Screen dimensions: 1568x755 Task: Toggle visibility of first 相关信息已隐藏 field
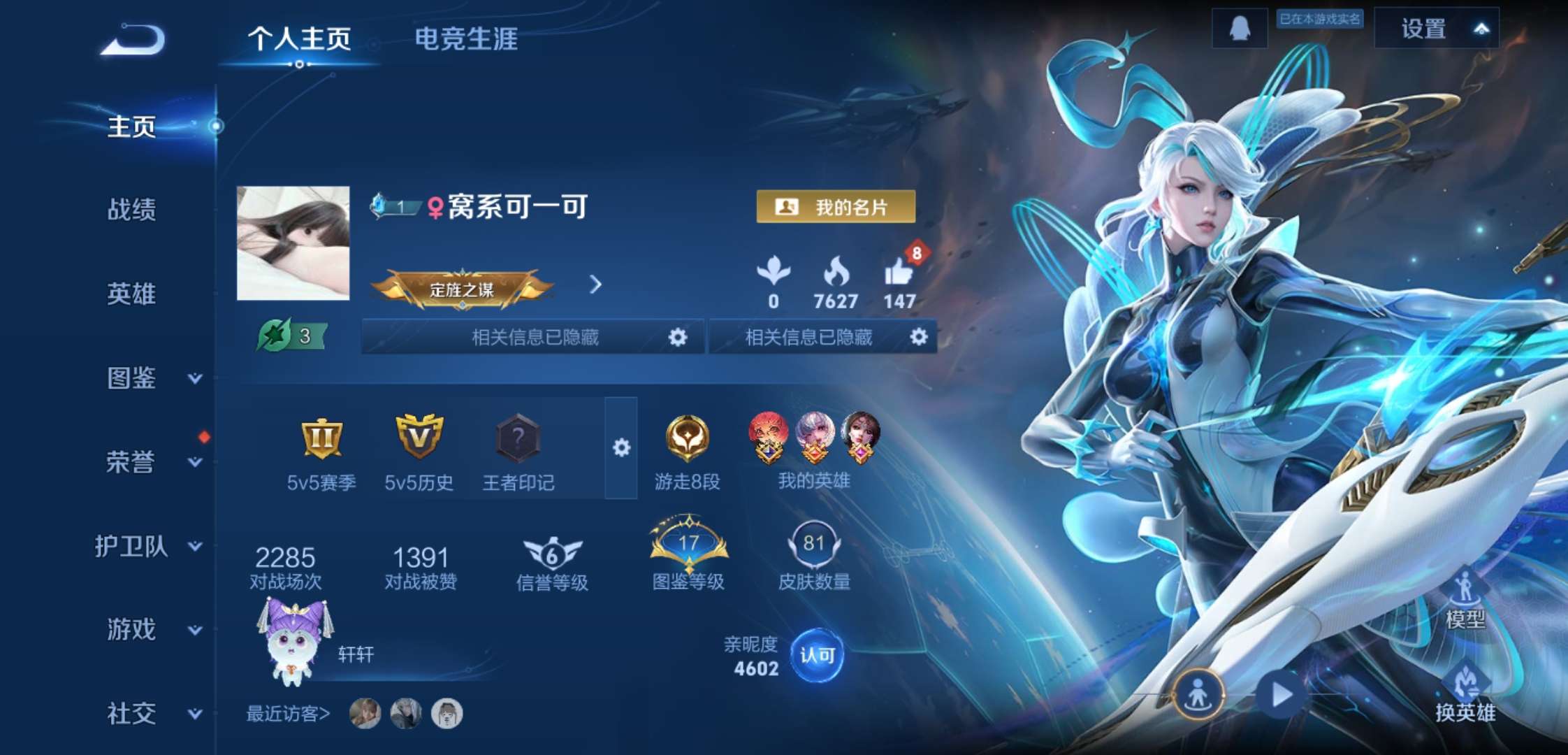[676, 338]
